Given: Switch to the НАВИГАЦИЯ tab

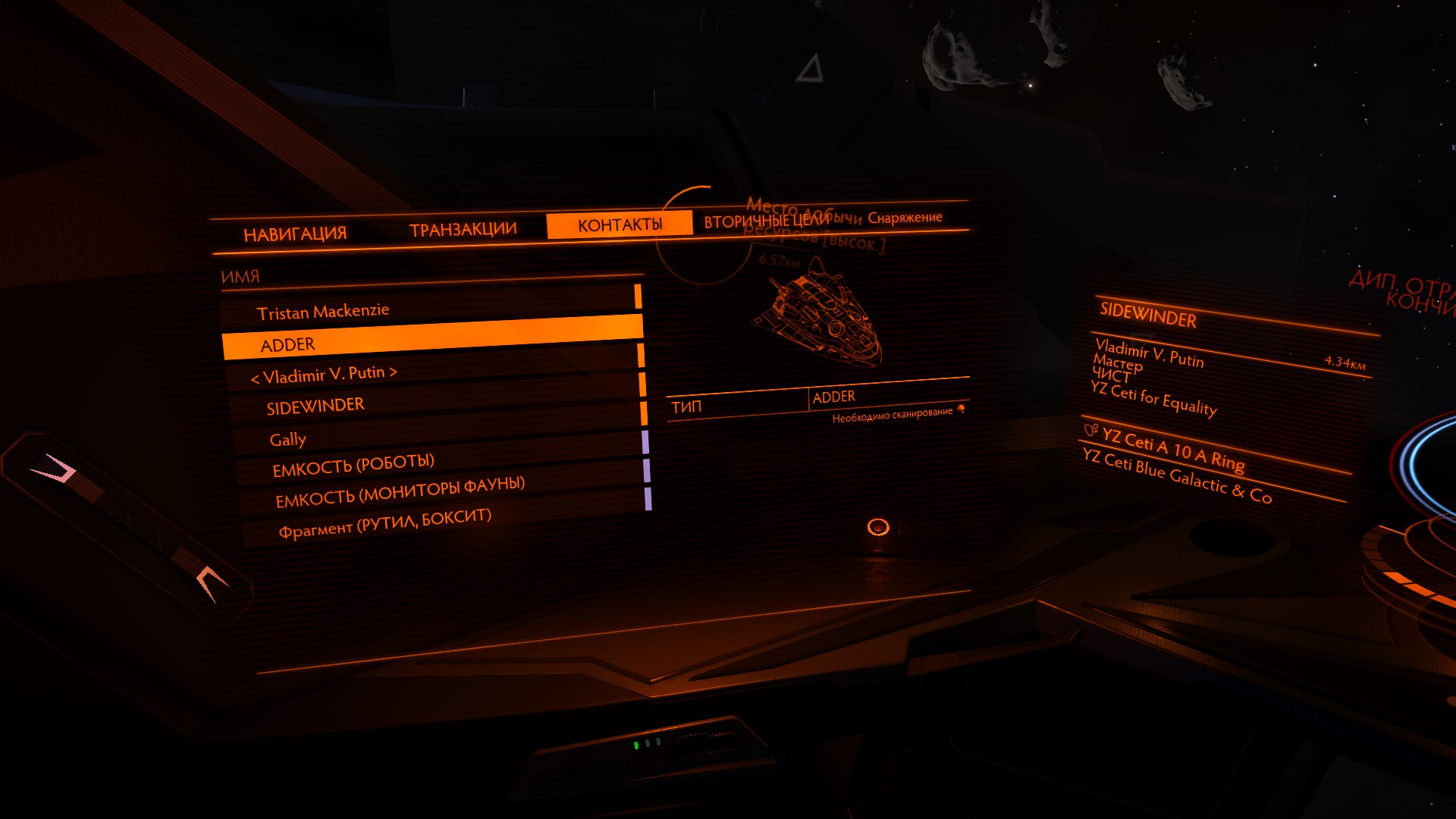Looking at the screenshot, I should point(295,234).
